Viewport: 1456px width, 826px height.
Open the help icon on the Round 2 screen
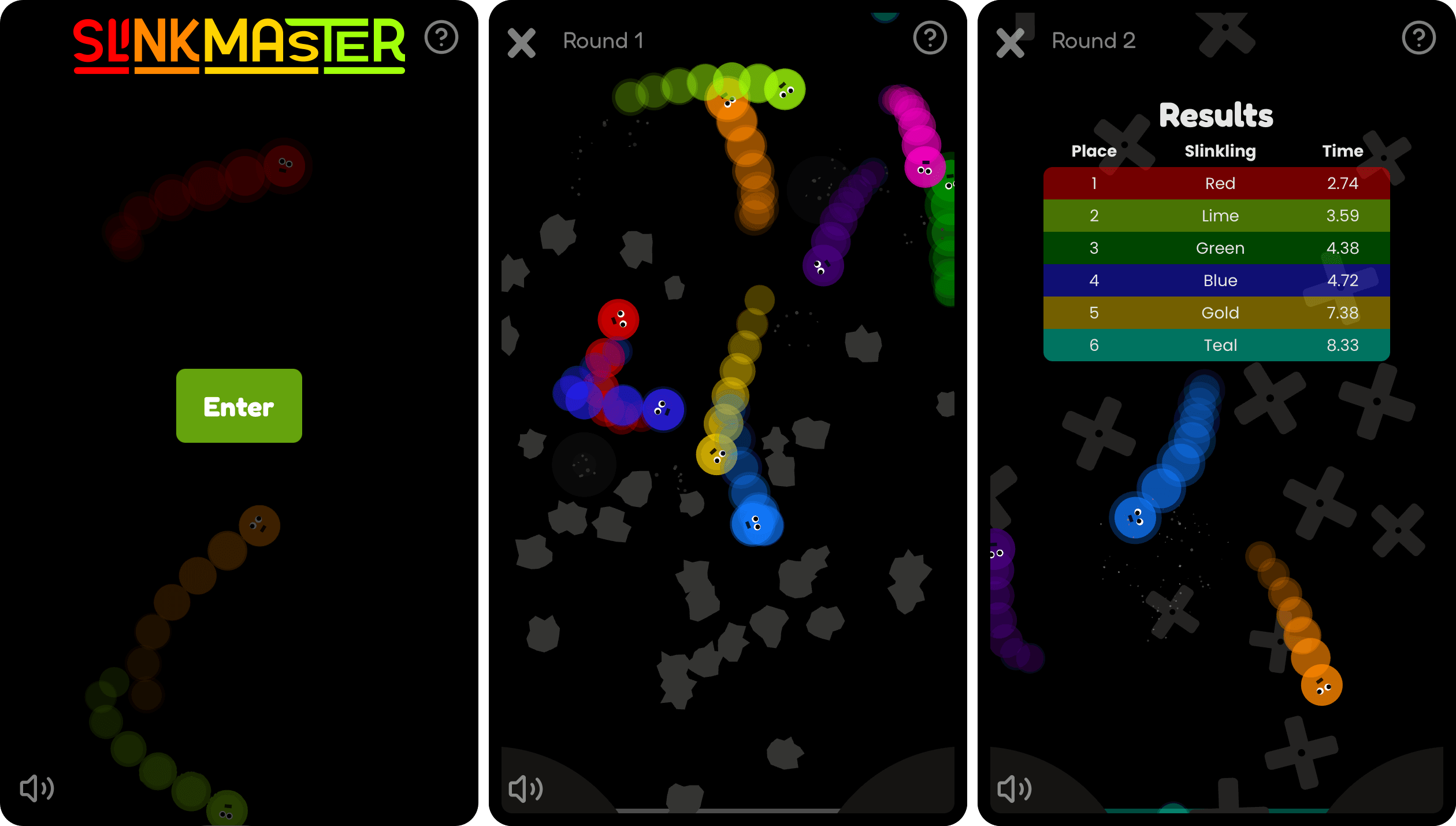click(x=1419, y=37)
